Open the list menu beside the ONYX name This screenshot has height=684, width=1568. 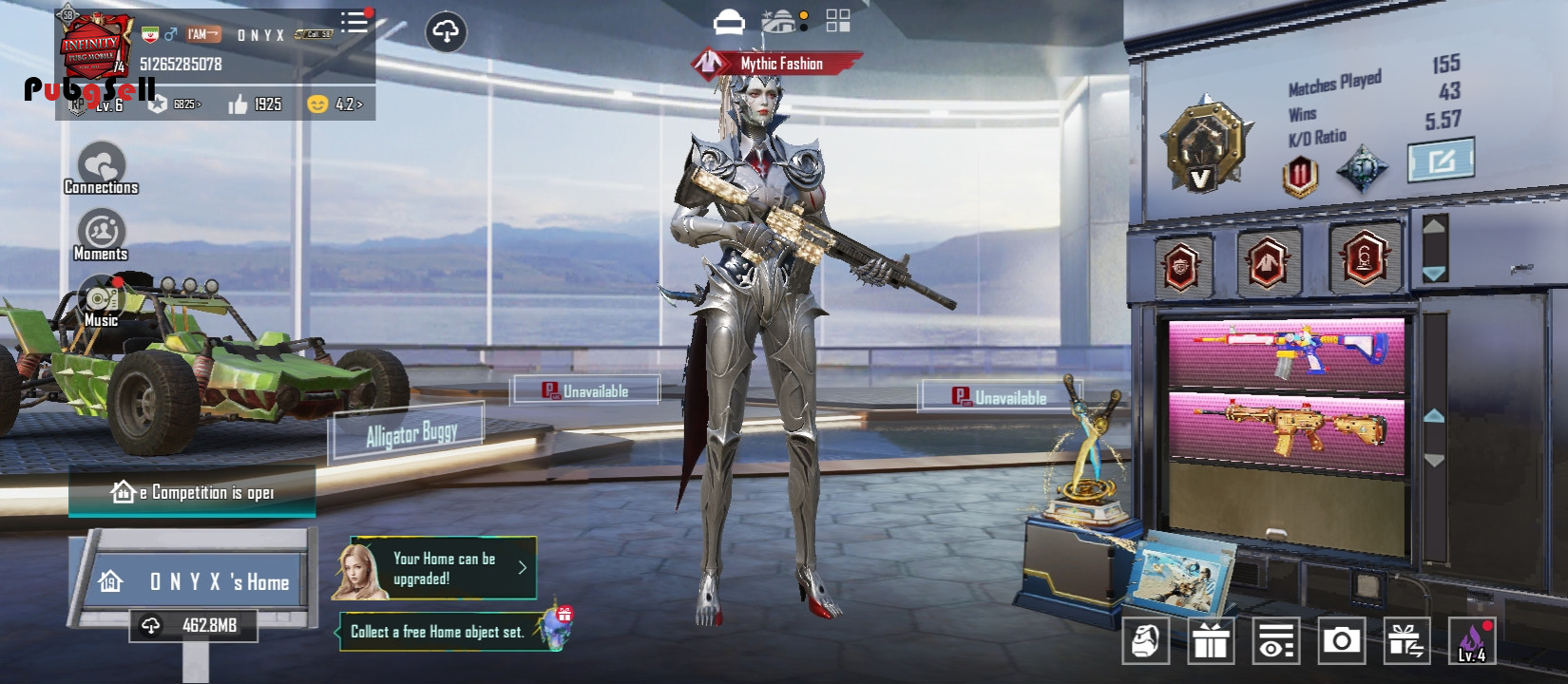(354, 22)
